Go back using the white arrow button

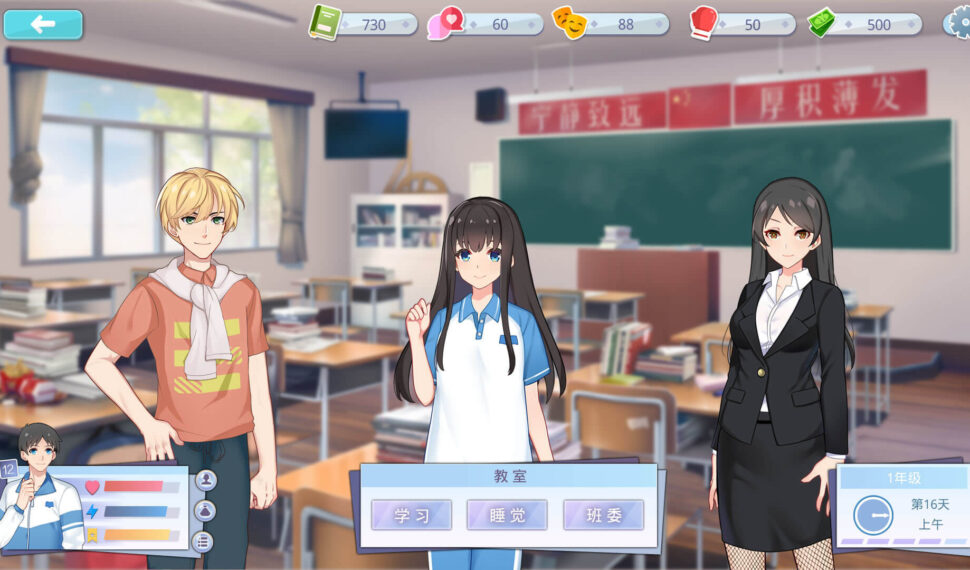pyautogui.click(x=43, y=24)
